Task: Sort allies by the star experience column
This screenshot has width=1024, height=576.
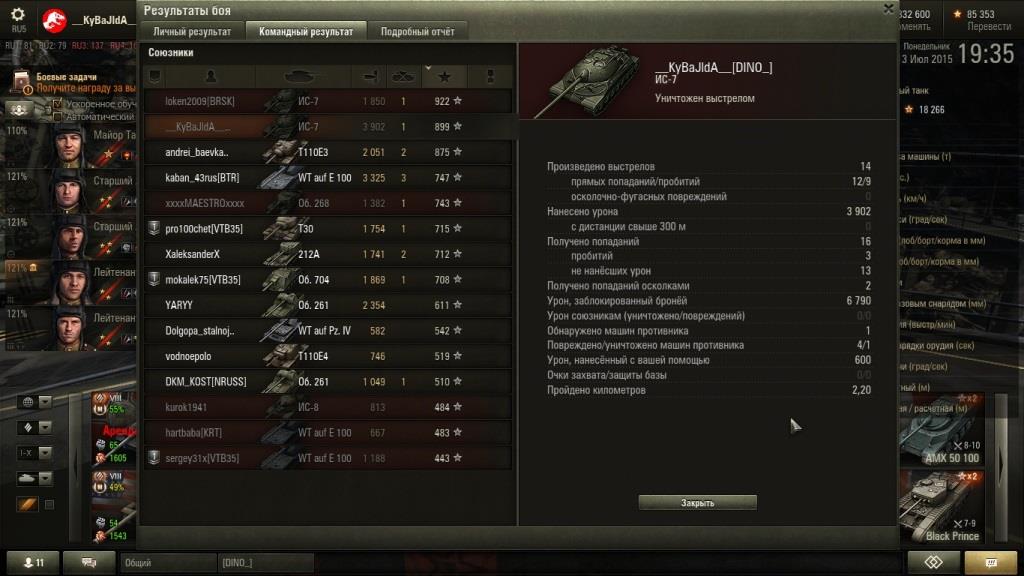Action: (x=445, y=76)
